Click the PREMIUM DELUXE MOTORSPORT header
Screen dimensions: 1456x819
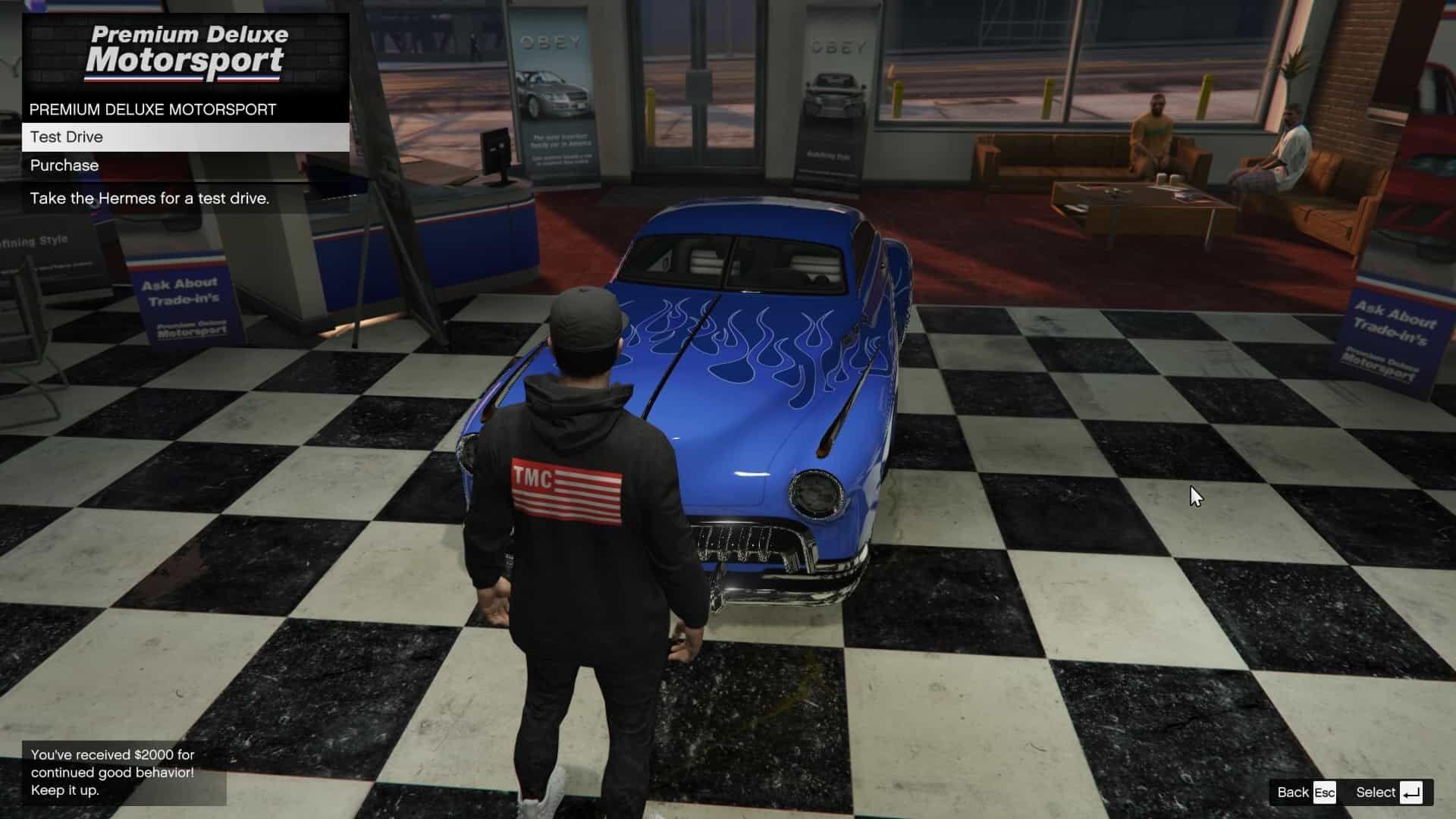[152, 108]
